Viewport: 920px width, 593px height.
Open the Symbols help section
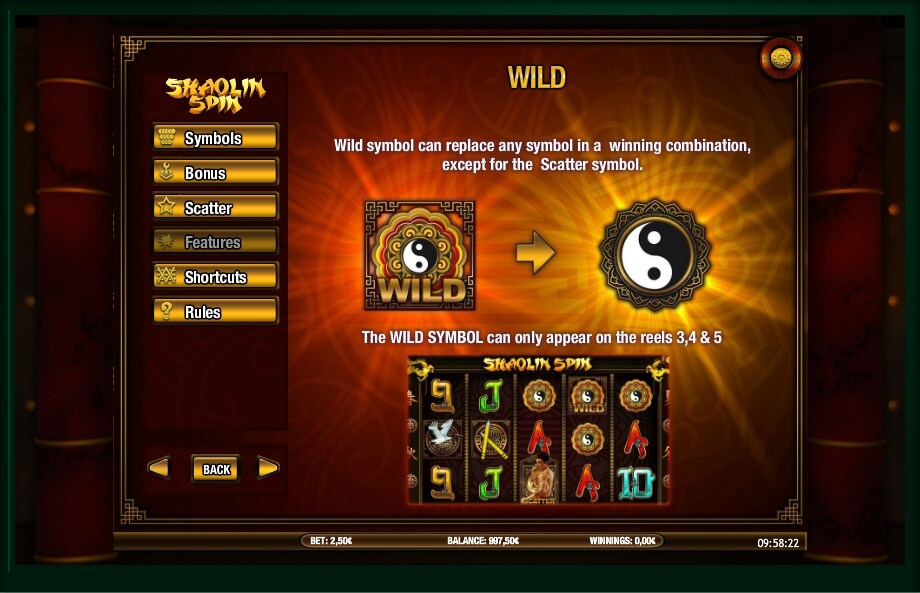[215, 138]
